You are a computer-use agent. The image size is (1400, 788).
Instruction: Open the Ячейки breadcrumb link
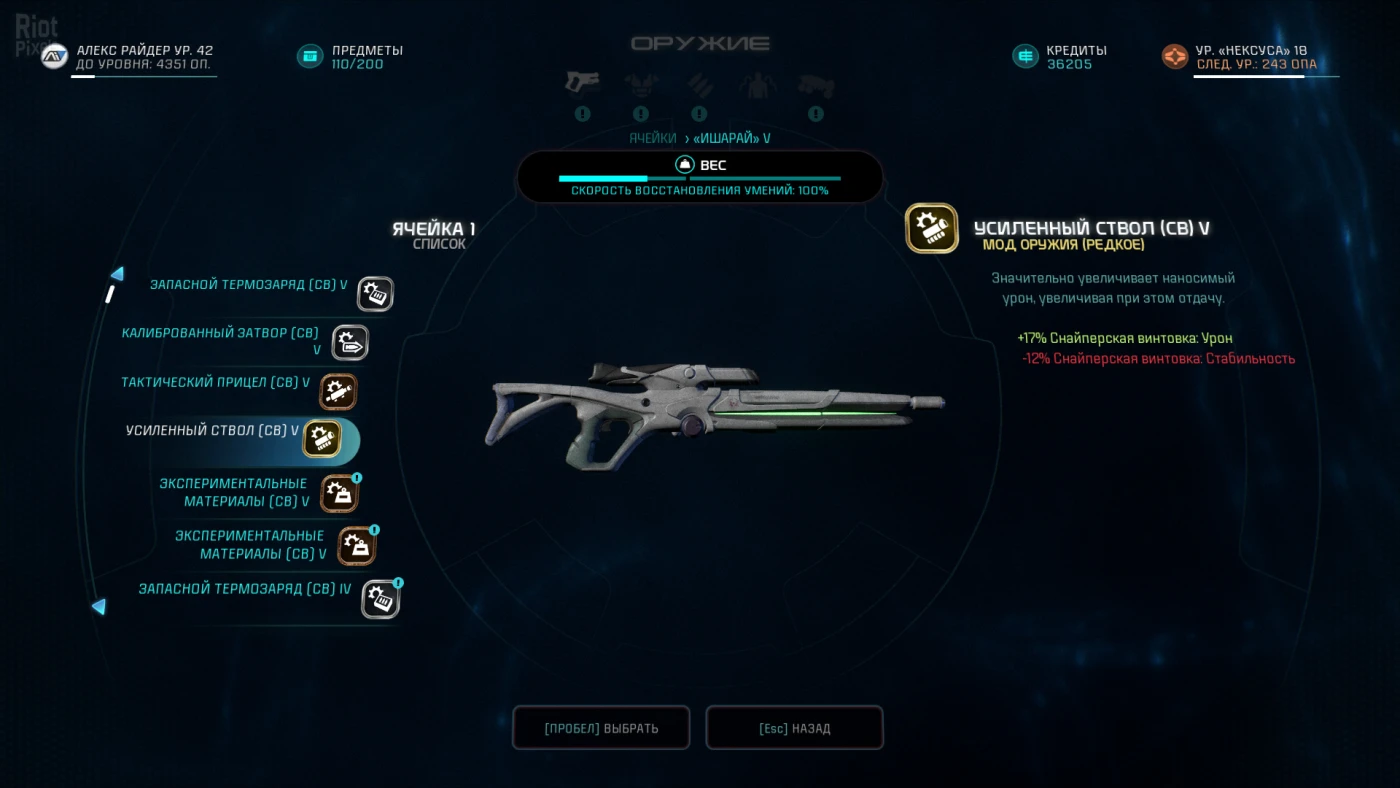point(653,138)
